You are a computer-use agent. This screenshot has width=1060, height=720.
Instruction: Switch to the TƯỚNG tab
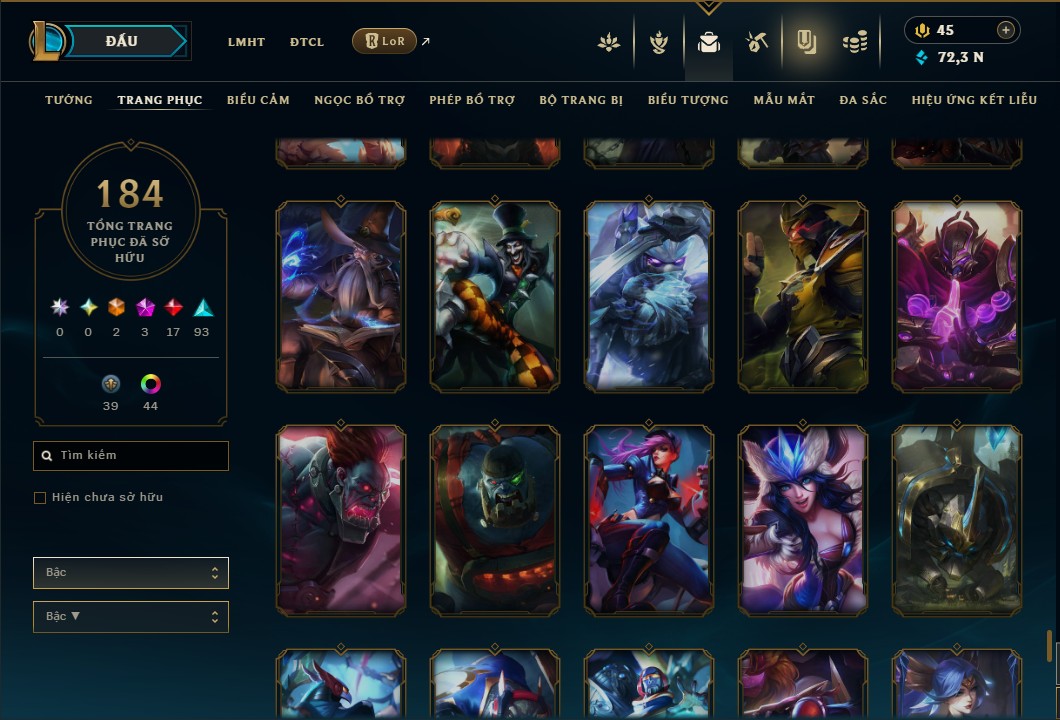[x=69, y=100]
